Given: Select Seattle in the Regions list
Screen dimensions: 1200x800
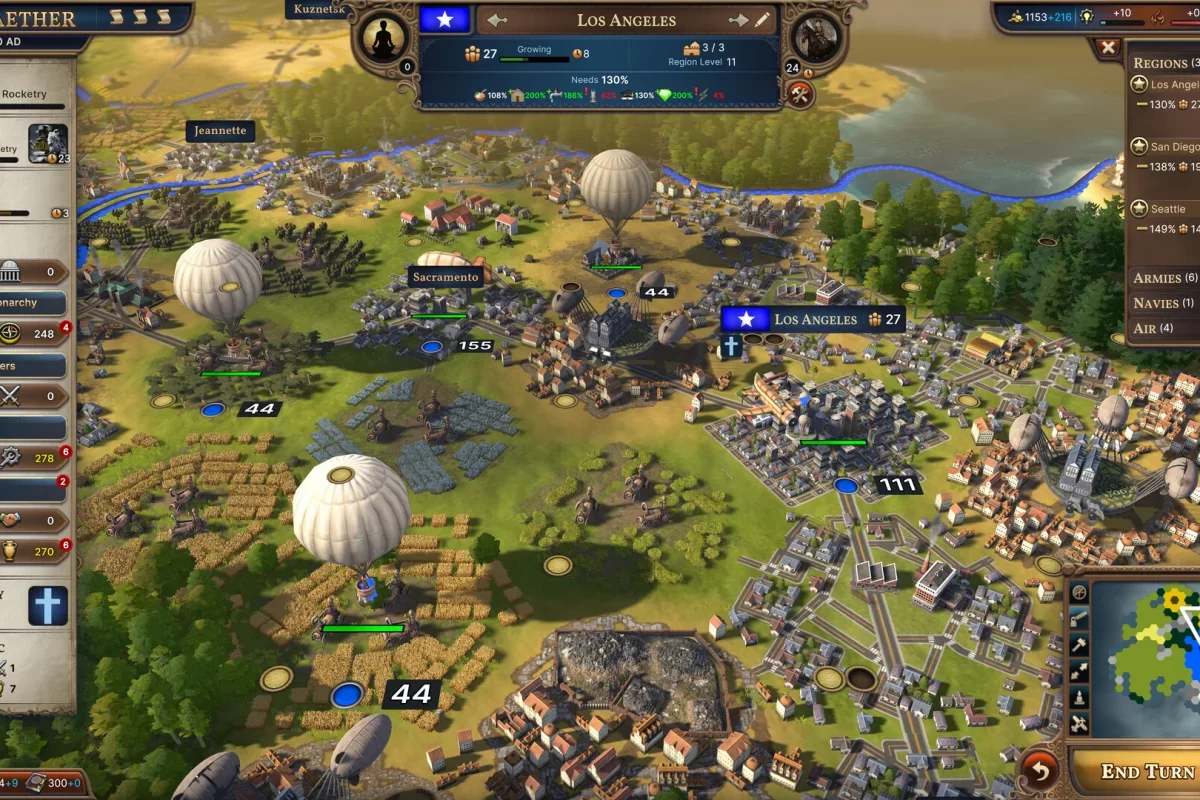Looking at the screenshot, I should (1167, 209).
